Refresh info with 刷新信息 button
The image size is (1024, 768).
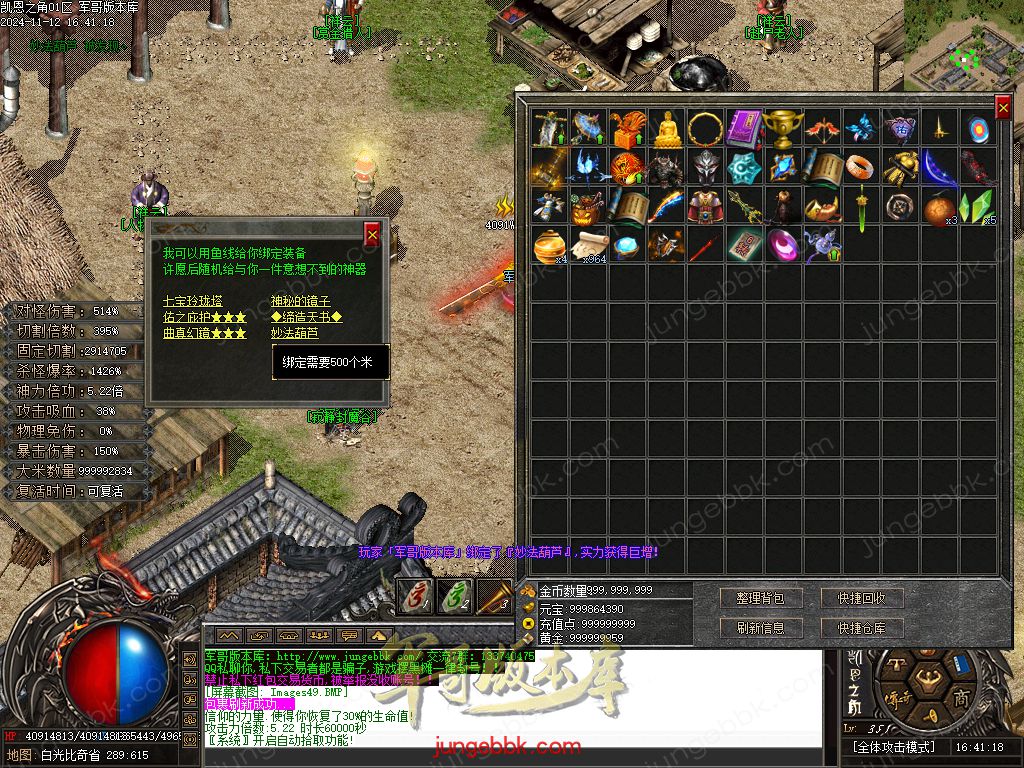click(760, 628)
